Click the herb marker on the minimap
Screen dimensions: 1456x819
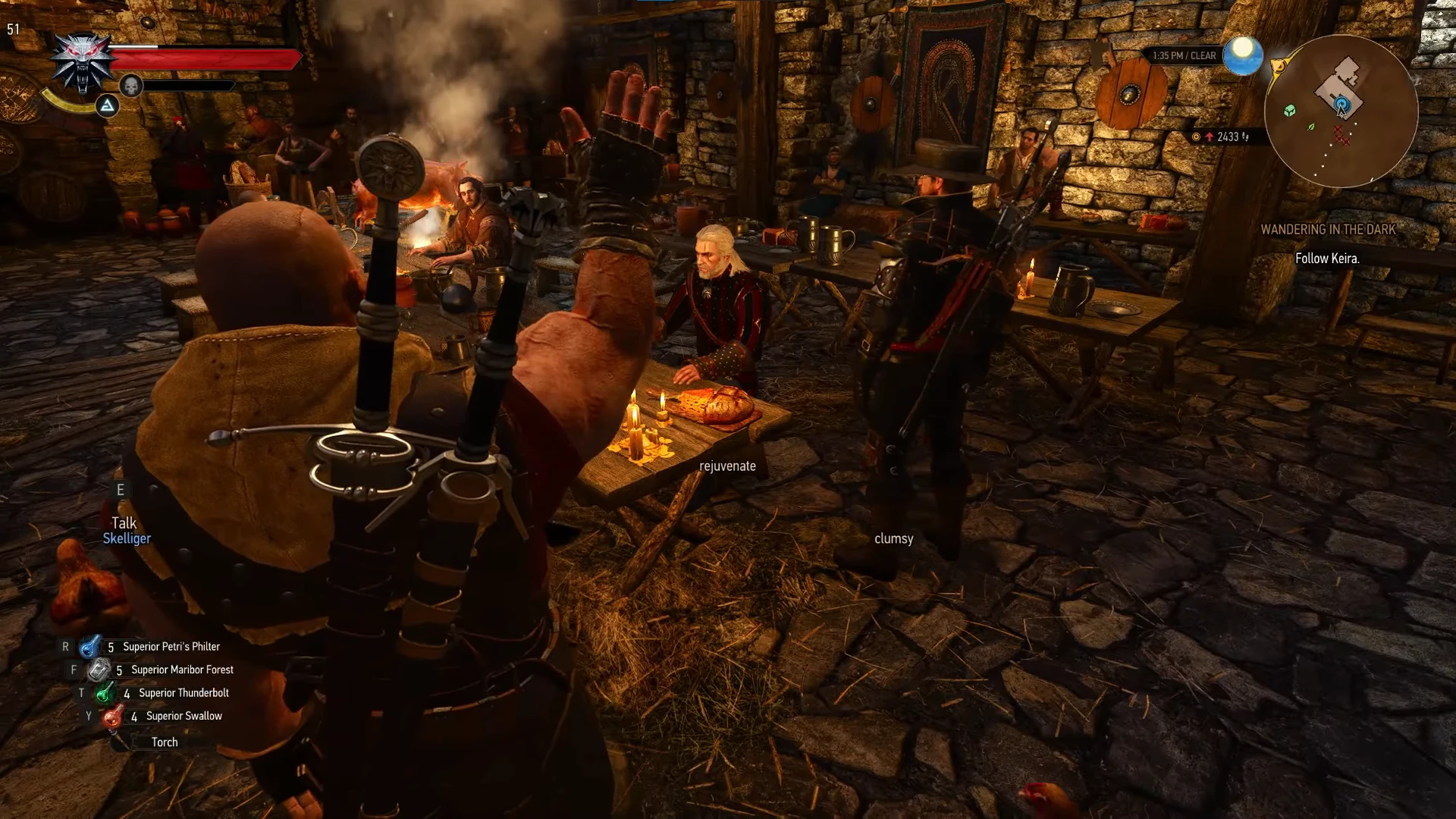pos(1311,127)
